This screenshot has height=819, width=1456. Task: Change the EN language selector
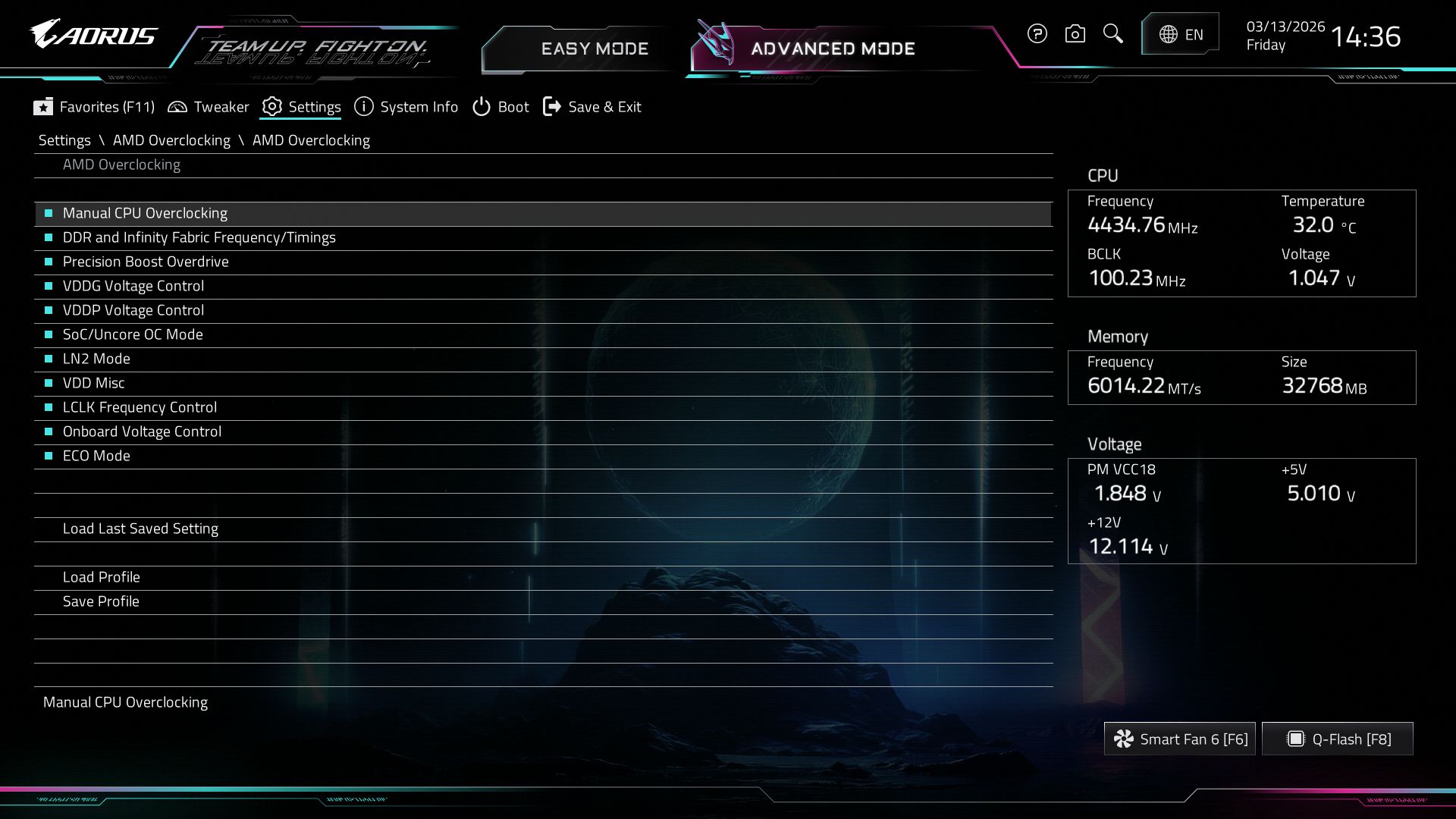tap(1181, 34)
